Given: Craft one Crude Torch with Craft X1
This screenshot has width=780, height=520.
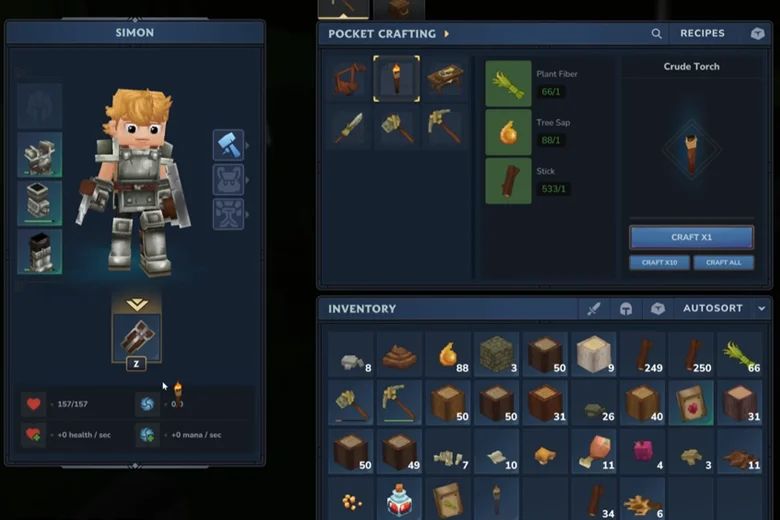Looking at the screenshot, I should (x=691, y=237).
